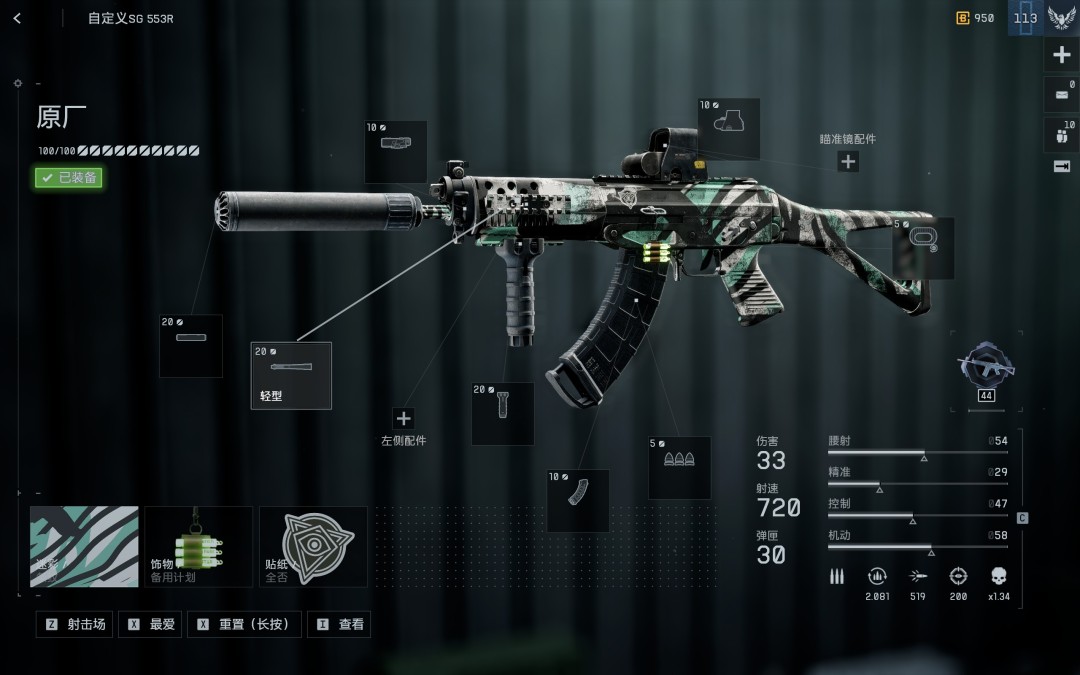Screen dimensions: 1080x675
Task: Enter the 射击场 firing range
Action: click(75, 624)
